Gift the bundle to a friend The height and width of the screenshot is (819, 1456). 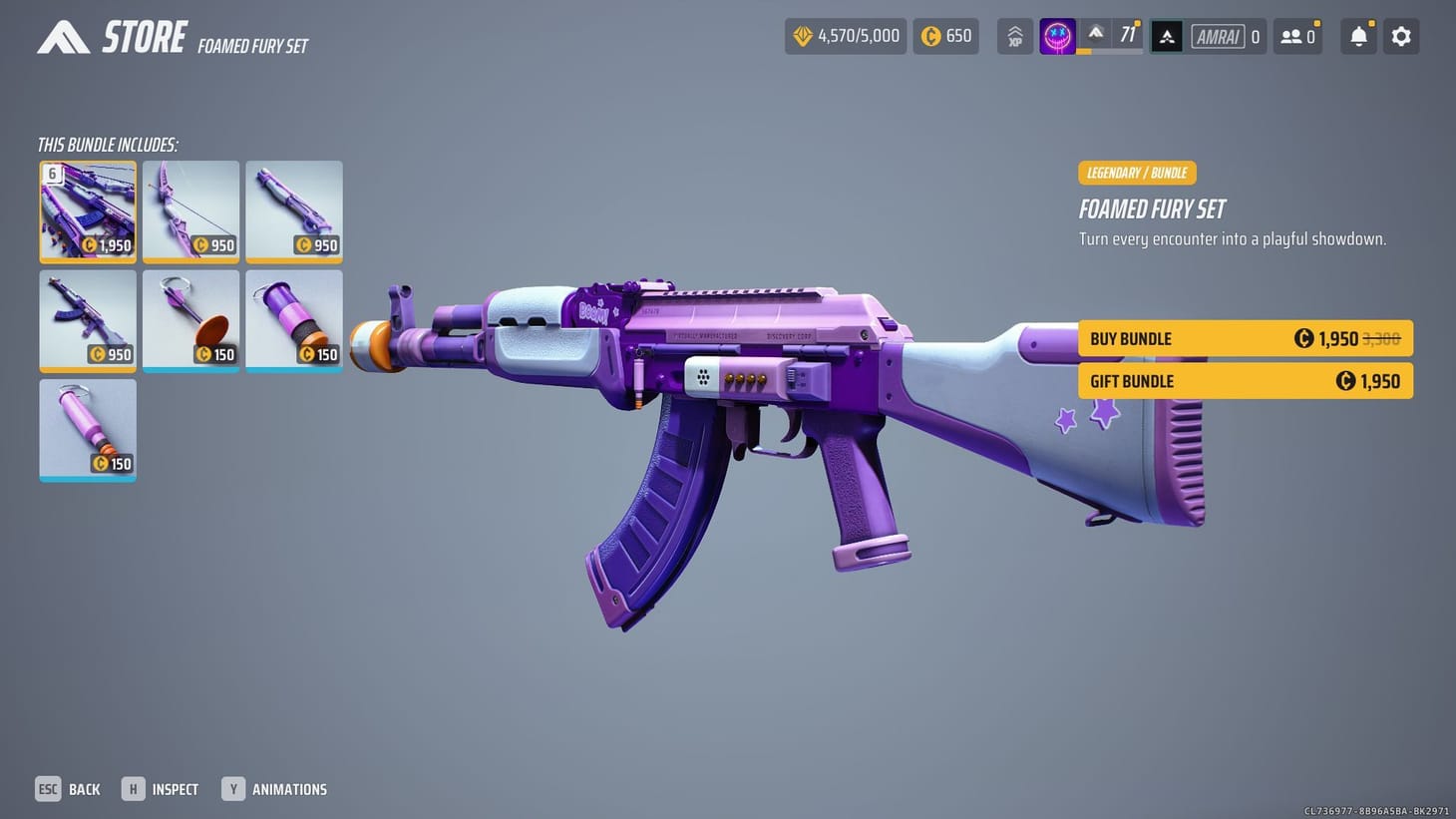coord(1245,380)
